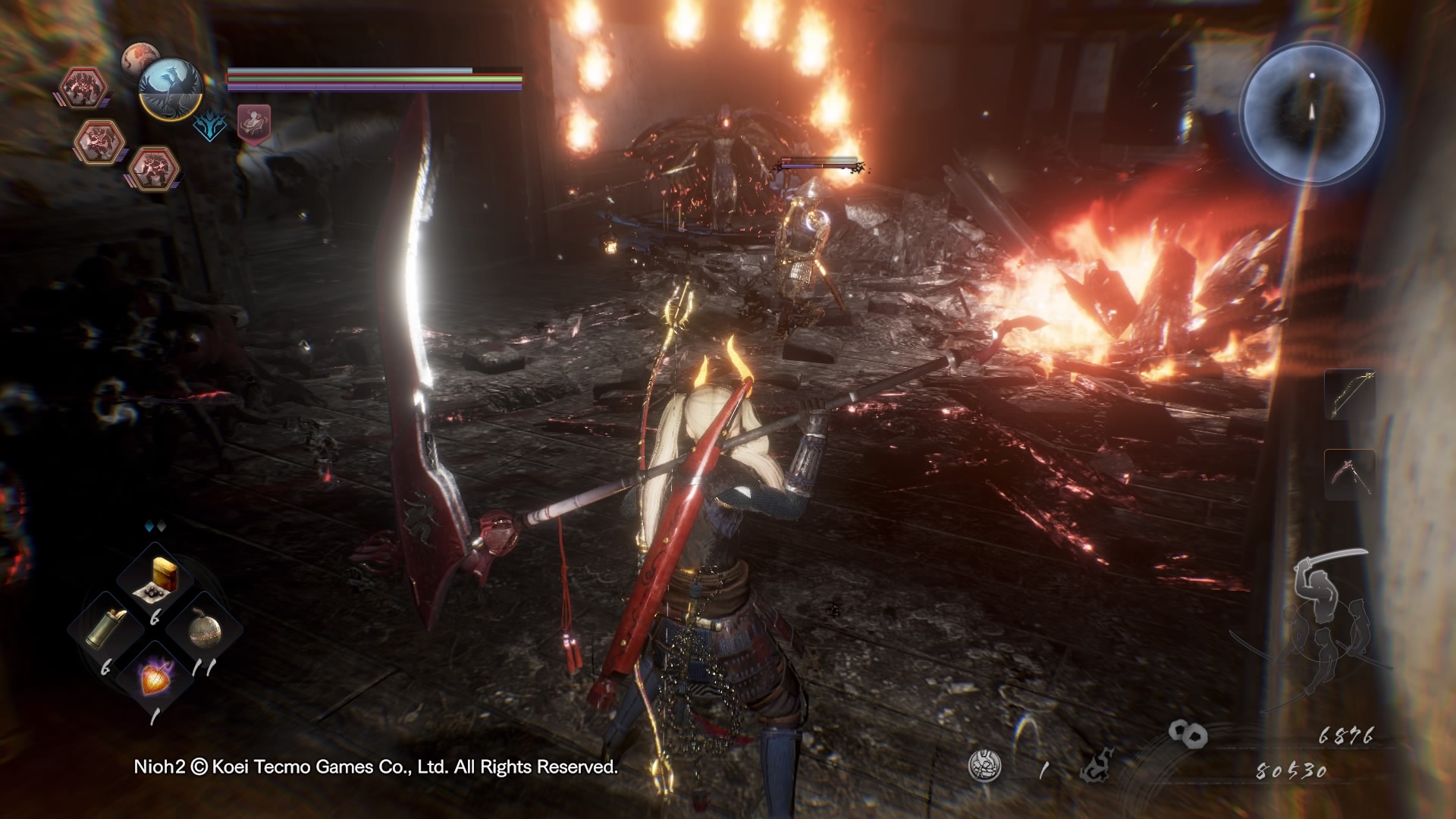
Task: Open the circular compass radar
Action: pos(1312,115)
